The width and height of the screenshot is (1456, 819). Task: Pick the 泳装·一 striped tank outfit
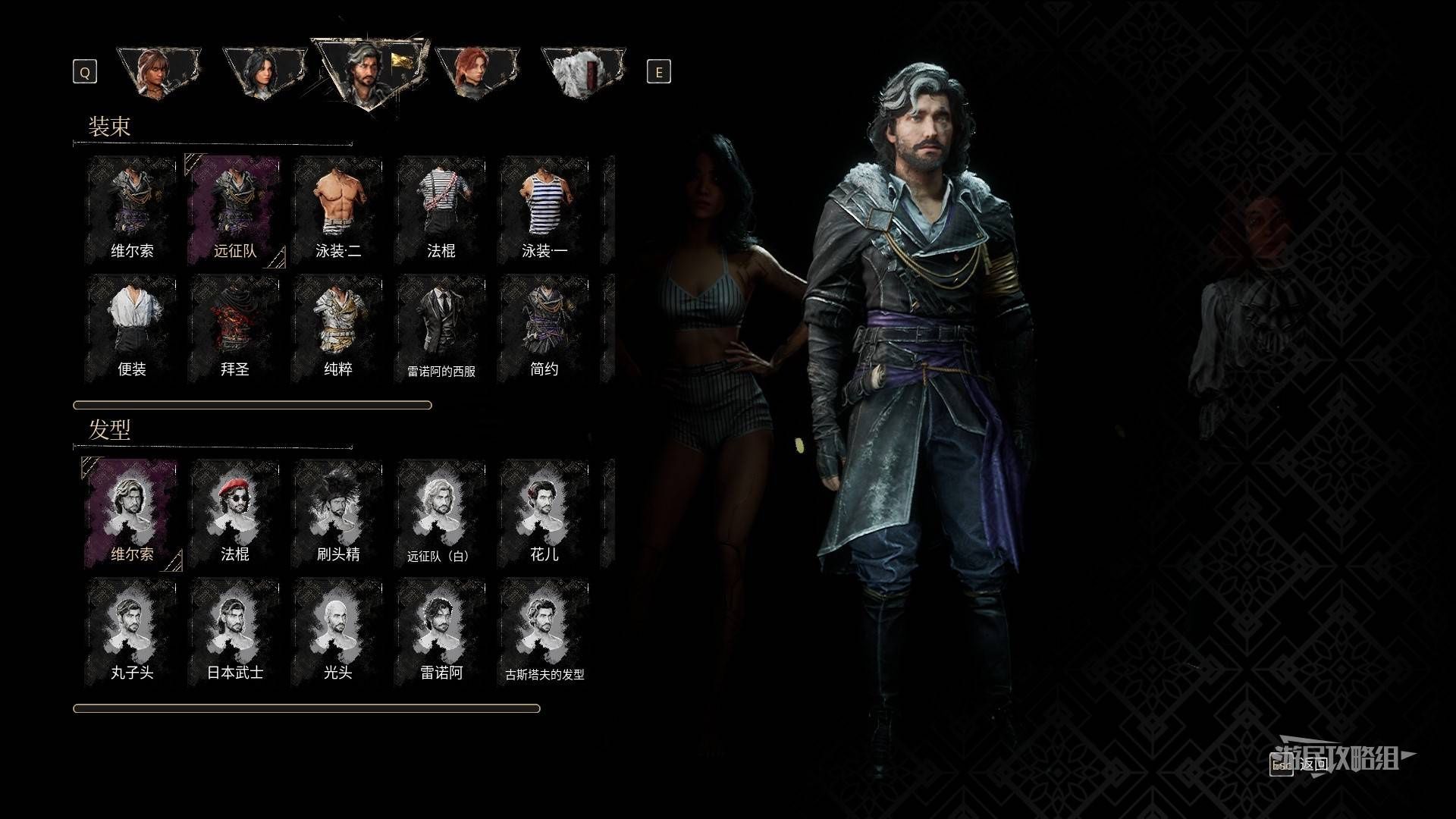click(544, 209)
